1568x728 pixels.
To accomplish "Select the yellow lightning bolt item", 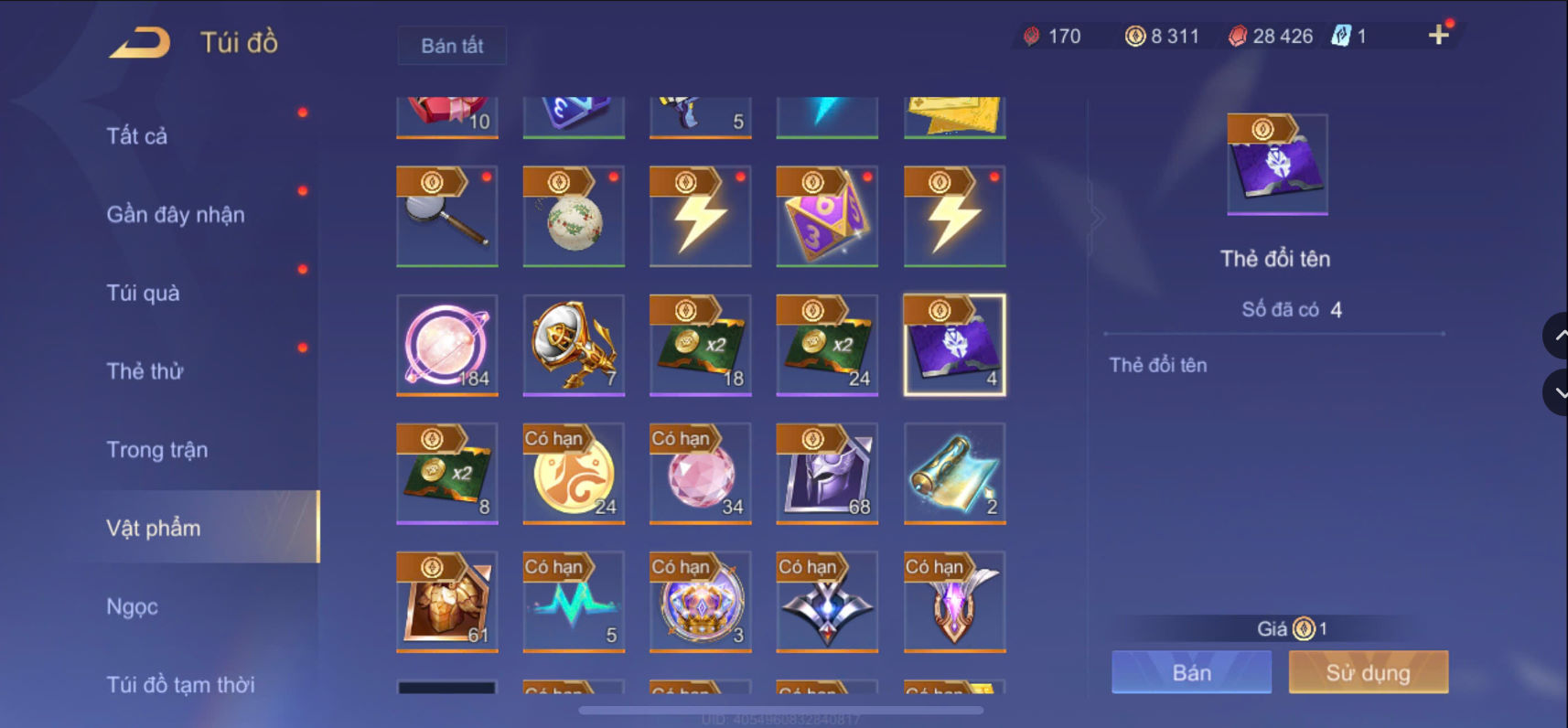I will tap(700, 217).
